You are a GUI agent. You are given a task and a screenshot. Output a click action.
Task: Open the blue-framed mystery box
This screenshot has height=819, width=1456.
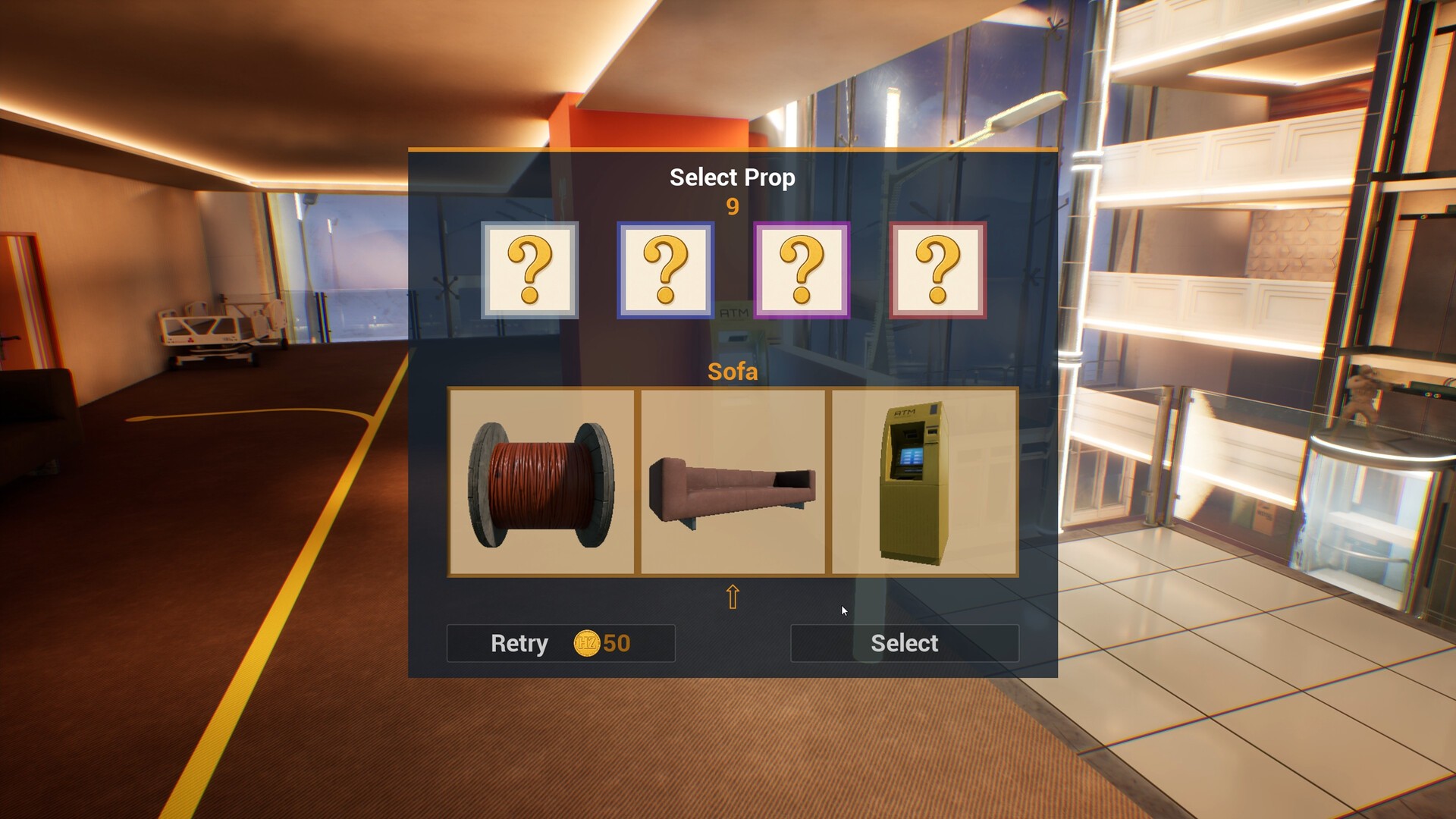click(665, 270)
